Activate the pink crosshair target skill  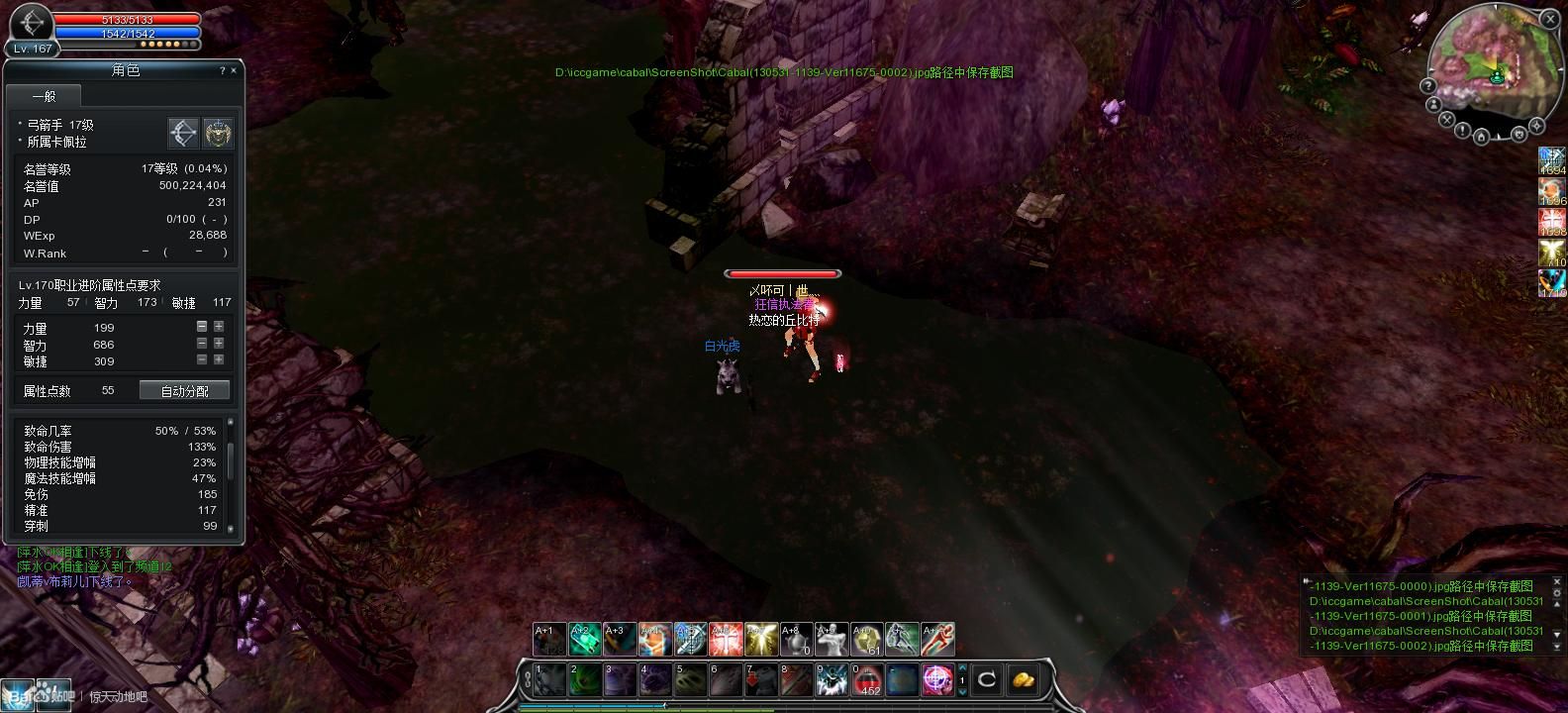tap(937, 680)
